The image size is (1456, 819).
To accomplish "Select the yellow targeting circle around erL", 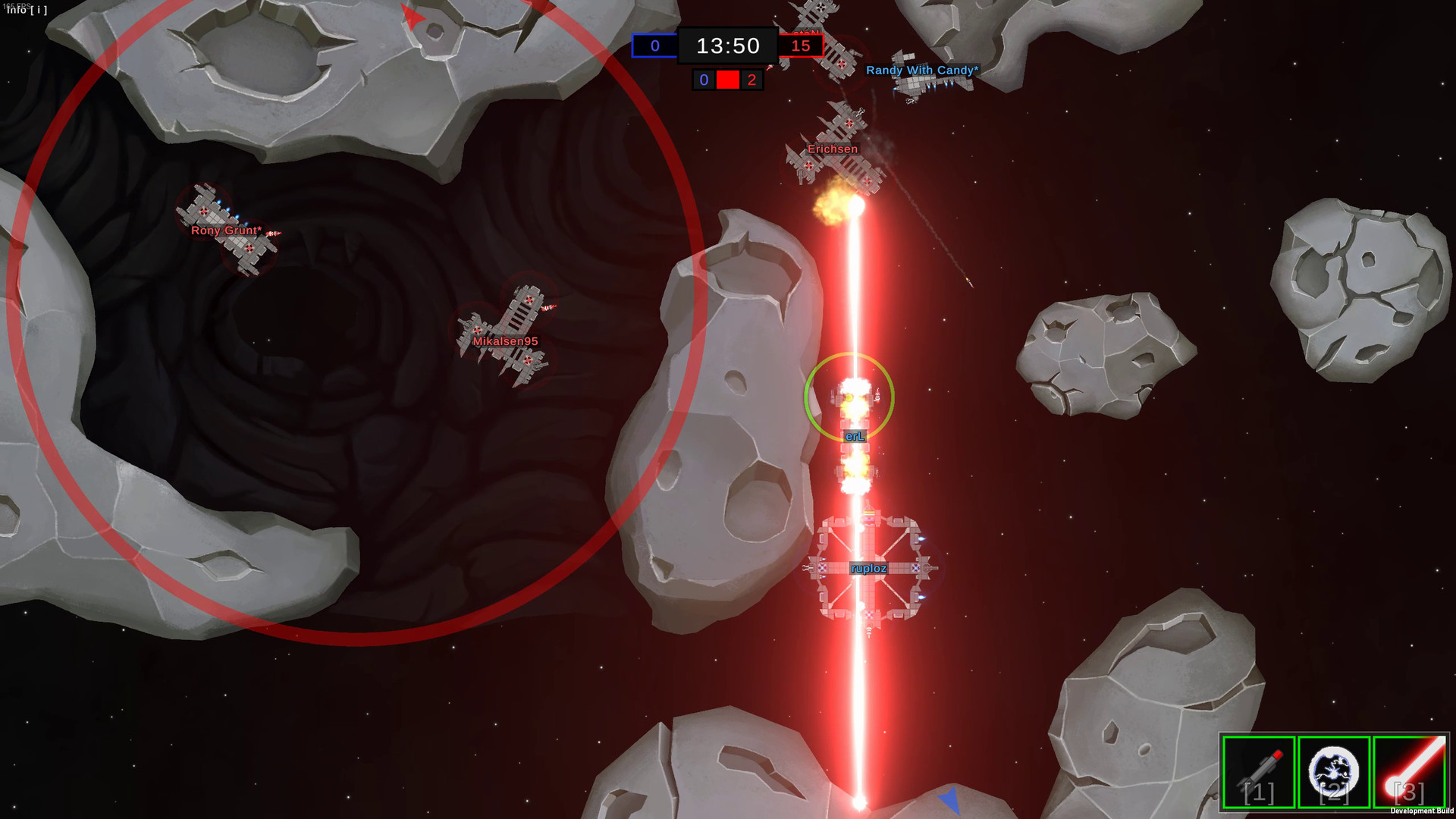I will [850, 398].
